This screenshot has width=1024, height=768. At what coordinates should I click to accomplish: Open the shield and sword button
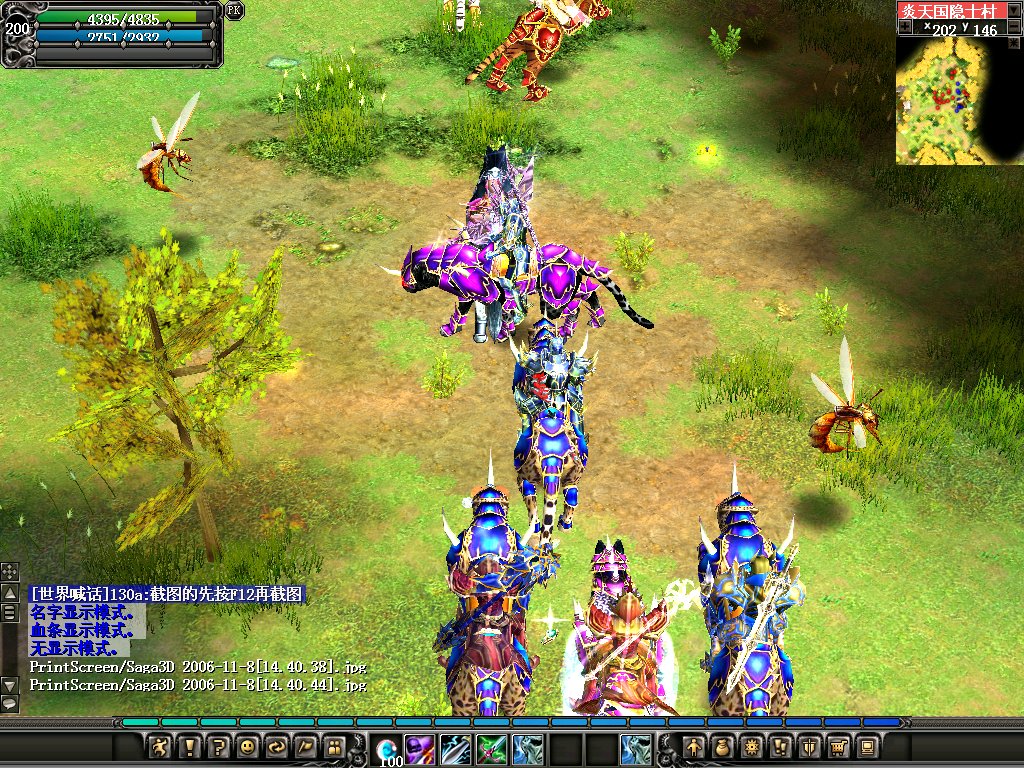(x=809, y=747)
